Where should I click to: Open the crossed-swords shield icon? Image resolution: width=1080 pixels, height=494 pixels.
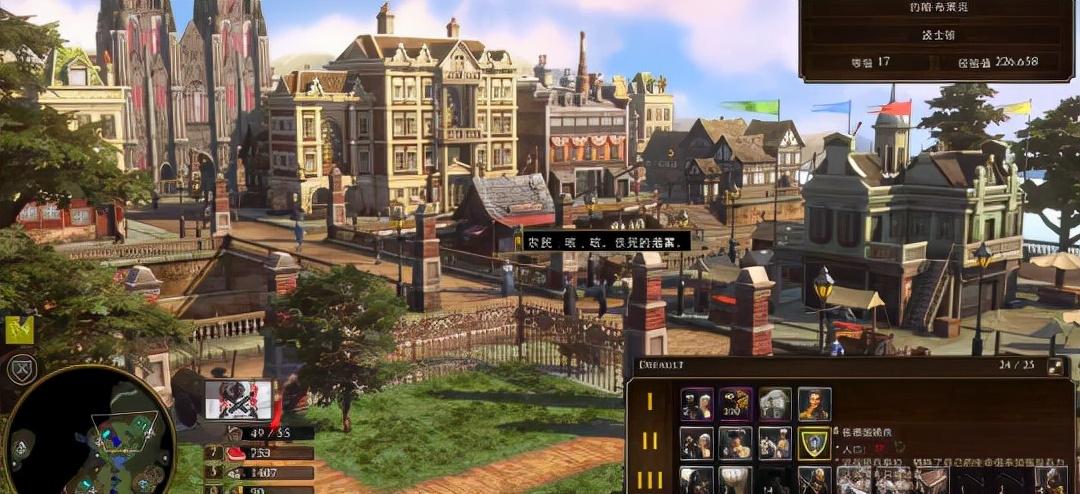(x=20, y=369)
